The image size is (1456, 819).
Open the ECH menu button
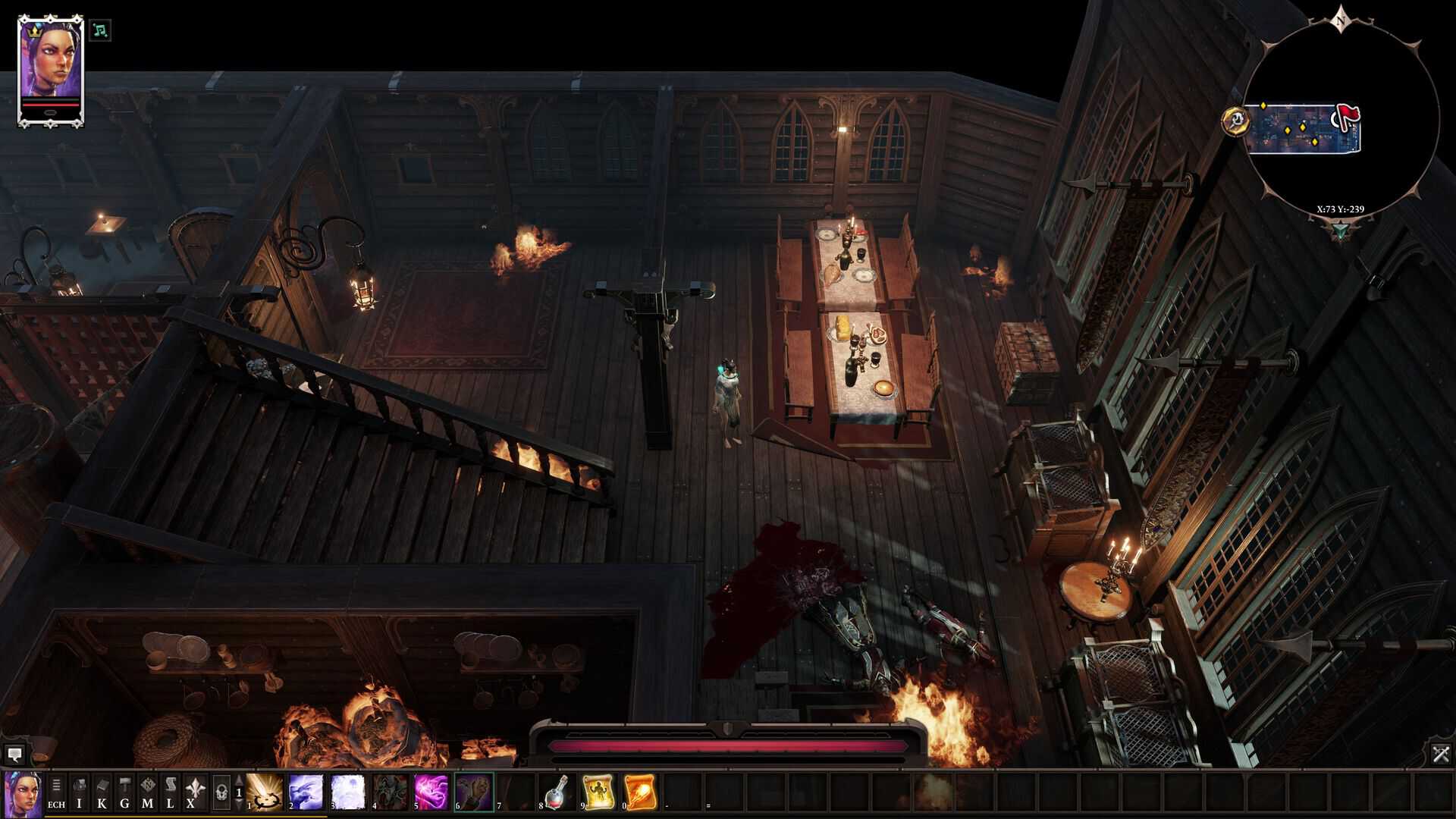click(x=56, y=793)
